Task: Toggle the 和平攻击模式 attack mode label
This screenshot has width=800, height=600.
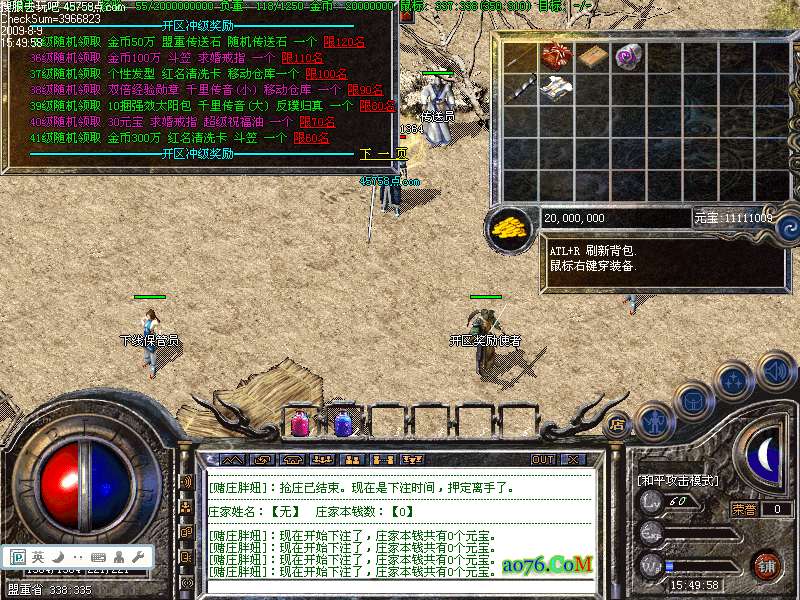Action: coord(678,480)
